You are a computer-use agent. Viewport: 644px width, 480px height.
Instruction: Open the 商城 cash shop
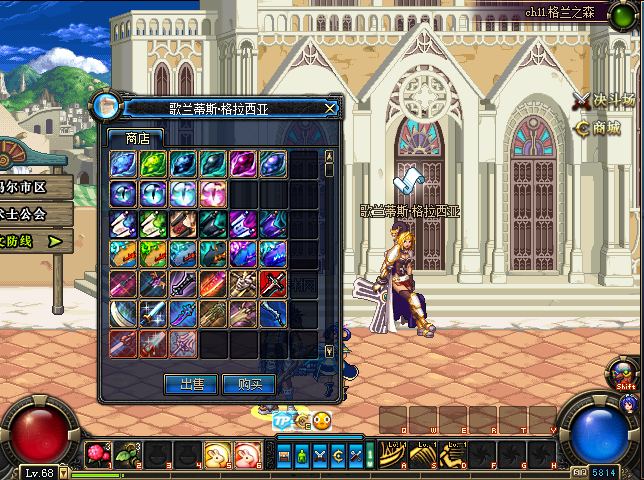(598, 128)
